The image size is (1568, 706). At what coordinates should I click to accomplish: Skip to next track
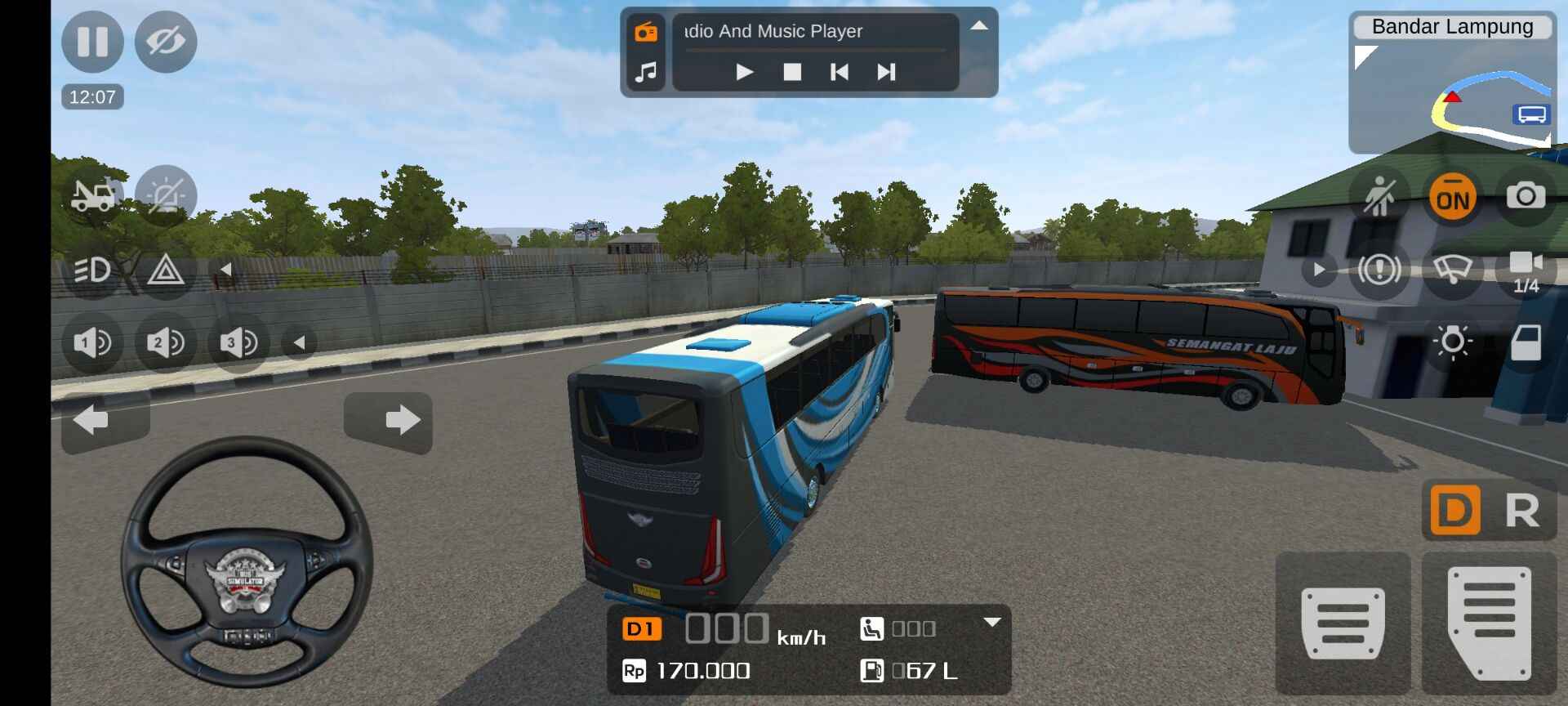[x=886, y=72]
